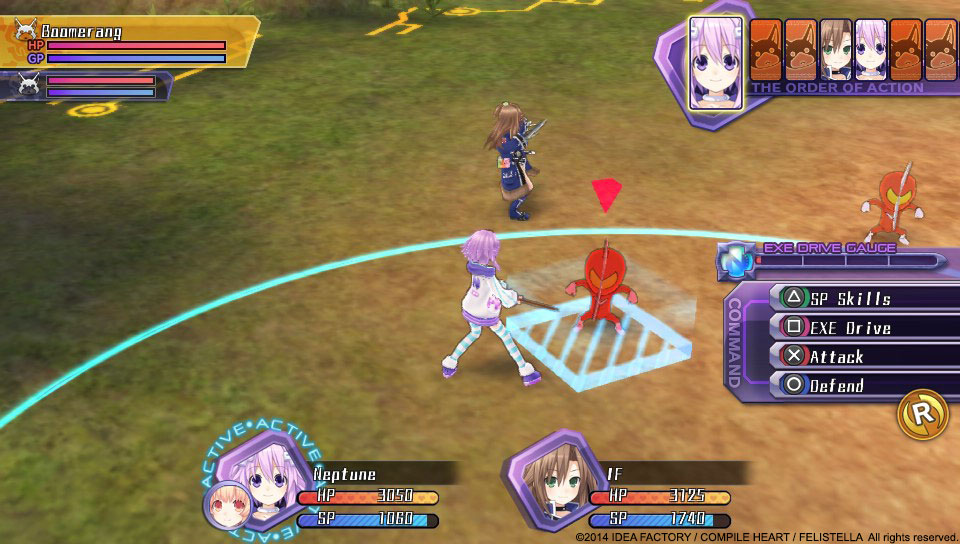Screen dimensions: 960x544
Task: Choose the EXE Drive command
Action: tap(850, 327)
